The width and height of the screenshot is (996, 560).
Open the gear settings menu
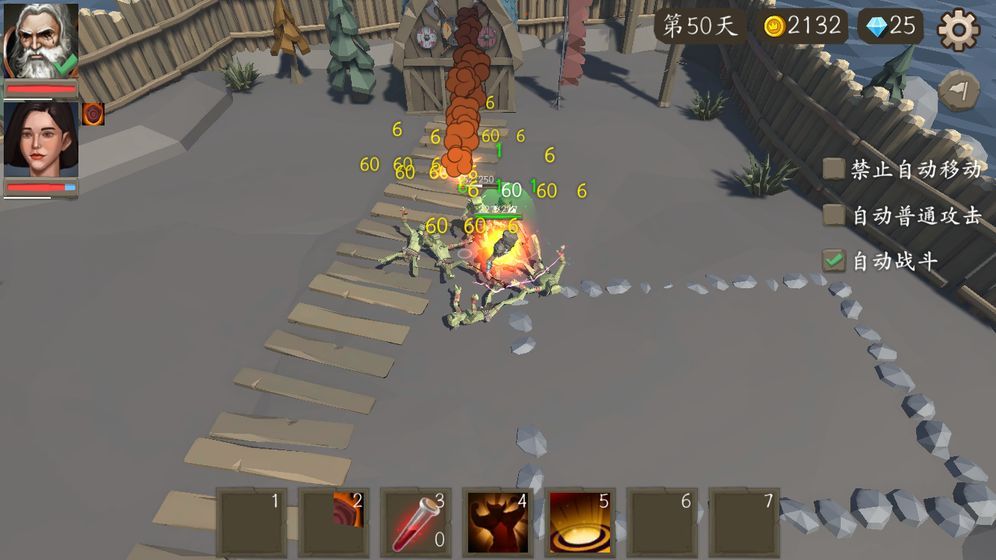pos(957,30)
